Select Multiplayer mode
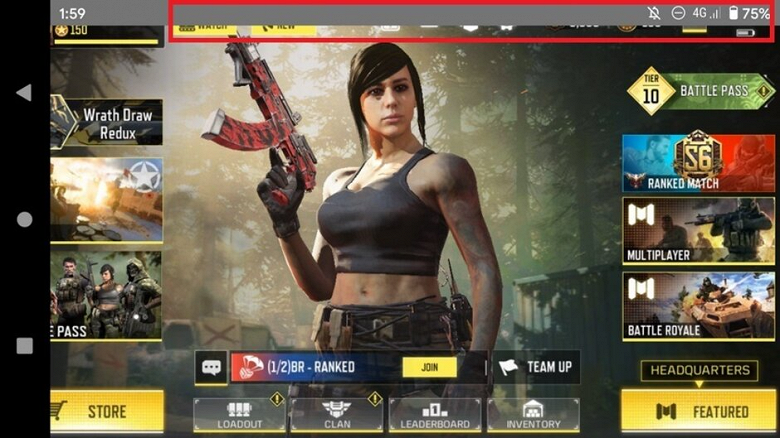780x438 pixels. click(699, 230)
